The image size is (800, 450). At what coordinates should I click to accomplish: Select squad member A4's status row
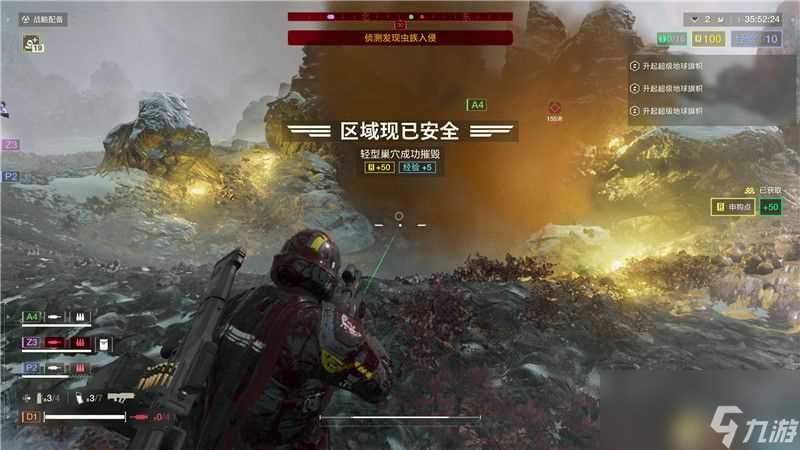point(56,317)
